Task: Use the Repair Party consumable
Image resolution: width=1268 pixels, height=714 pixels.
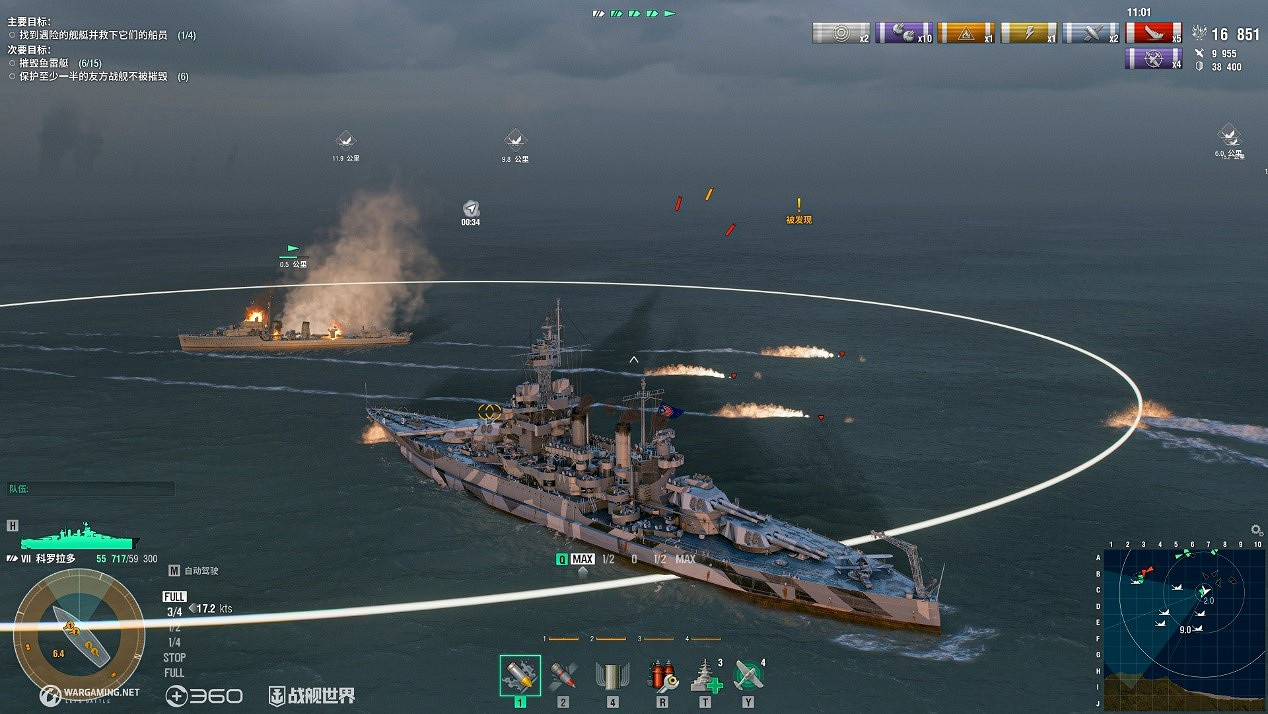Action: [706, 676]
